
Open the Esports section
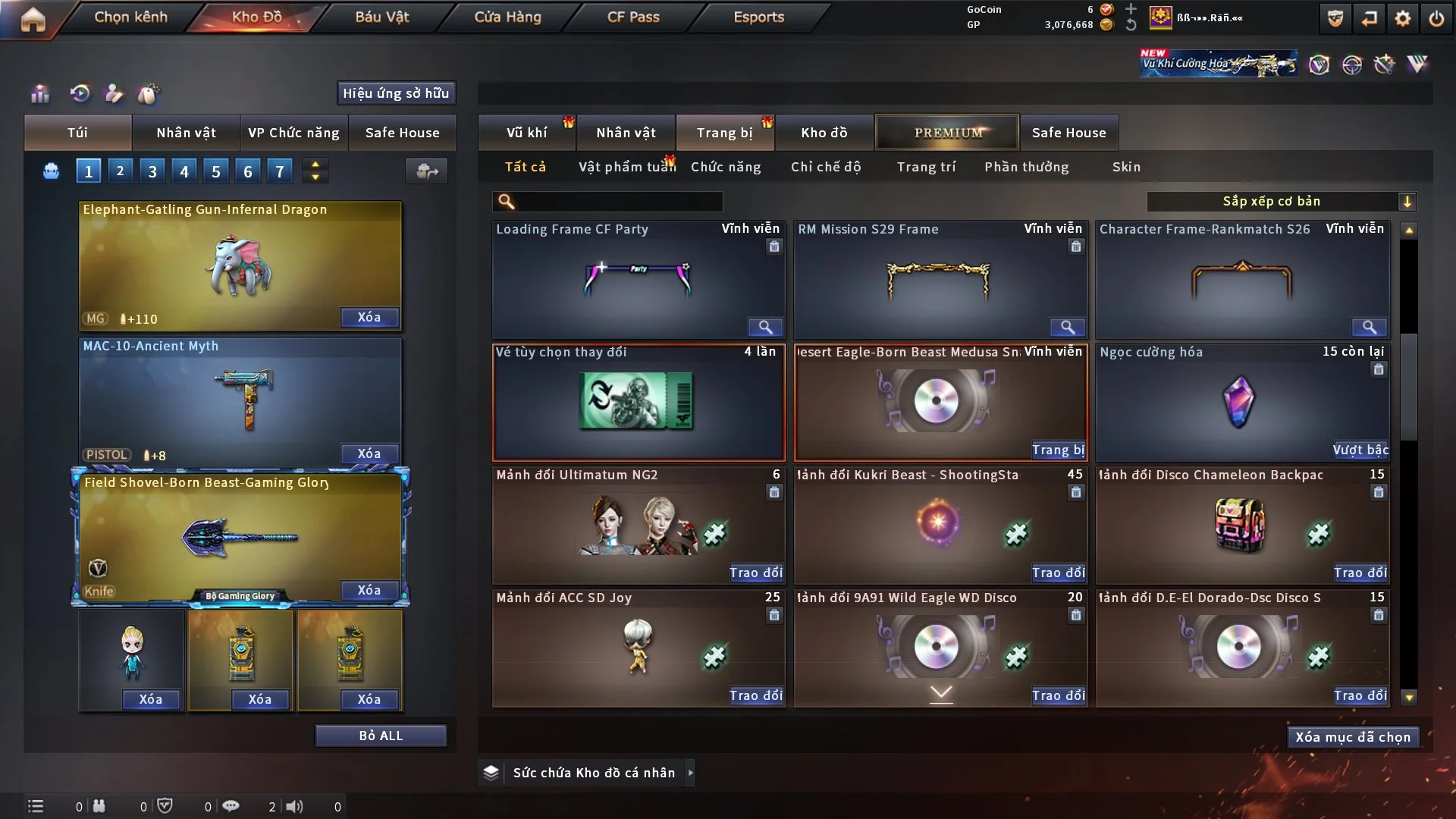click(758, 17)
